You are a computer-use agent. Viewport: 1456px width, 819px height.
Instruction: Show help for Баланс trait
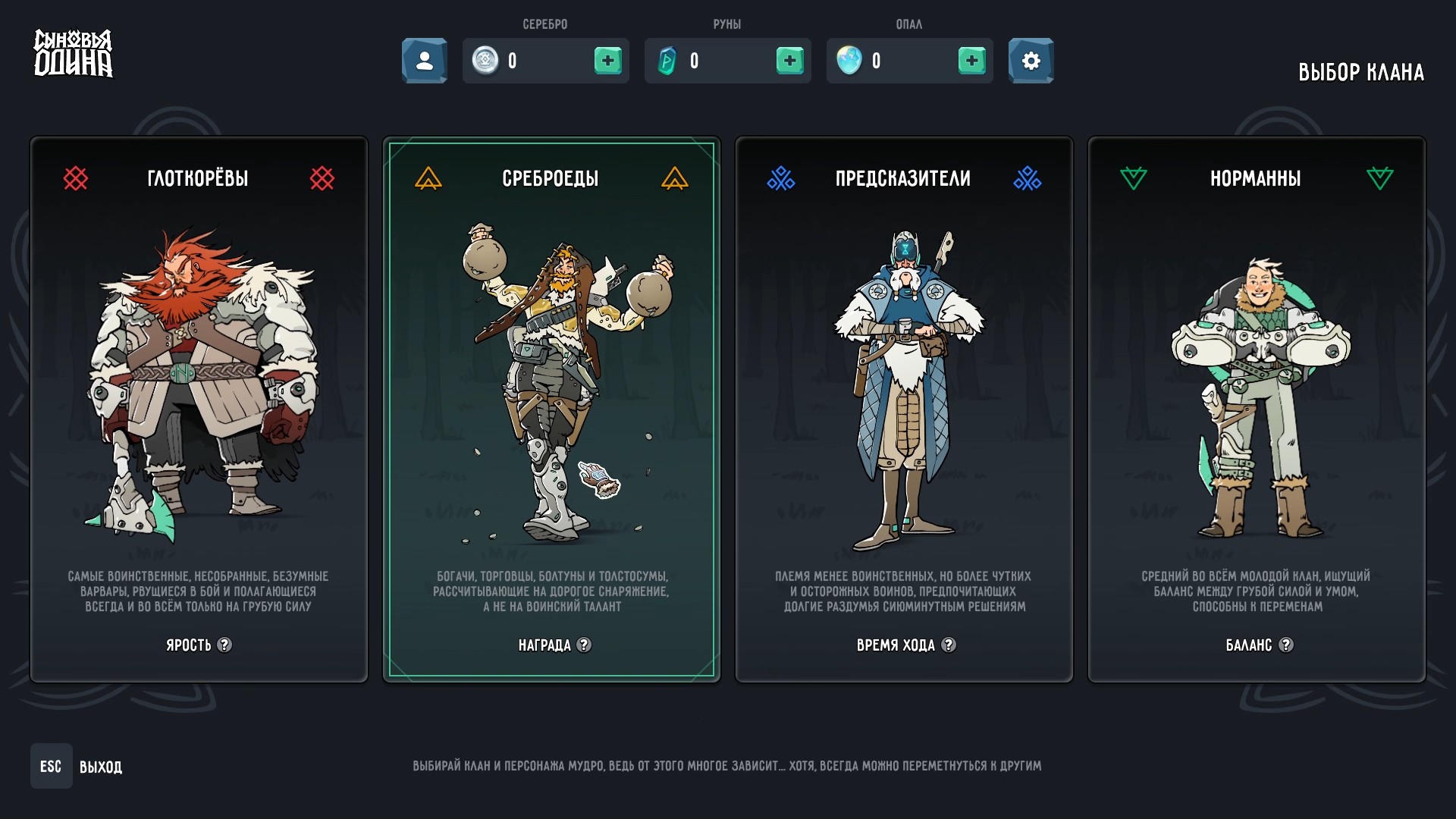[x=1286, y=645]
